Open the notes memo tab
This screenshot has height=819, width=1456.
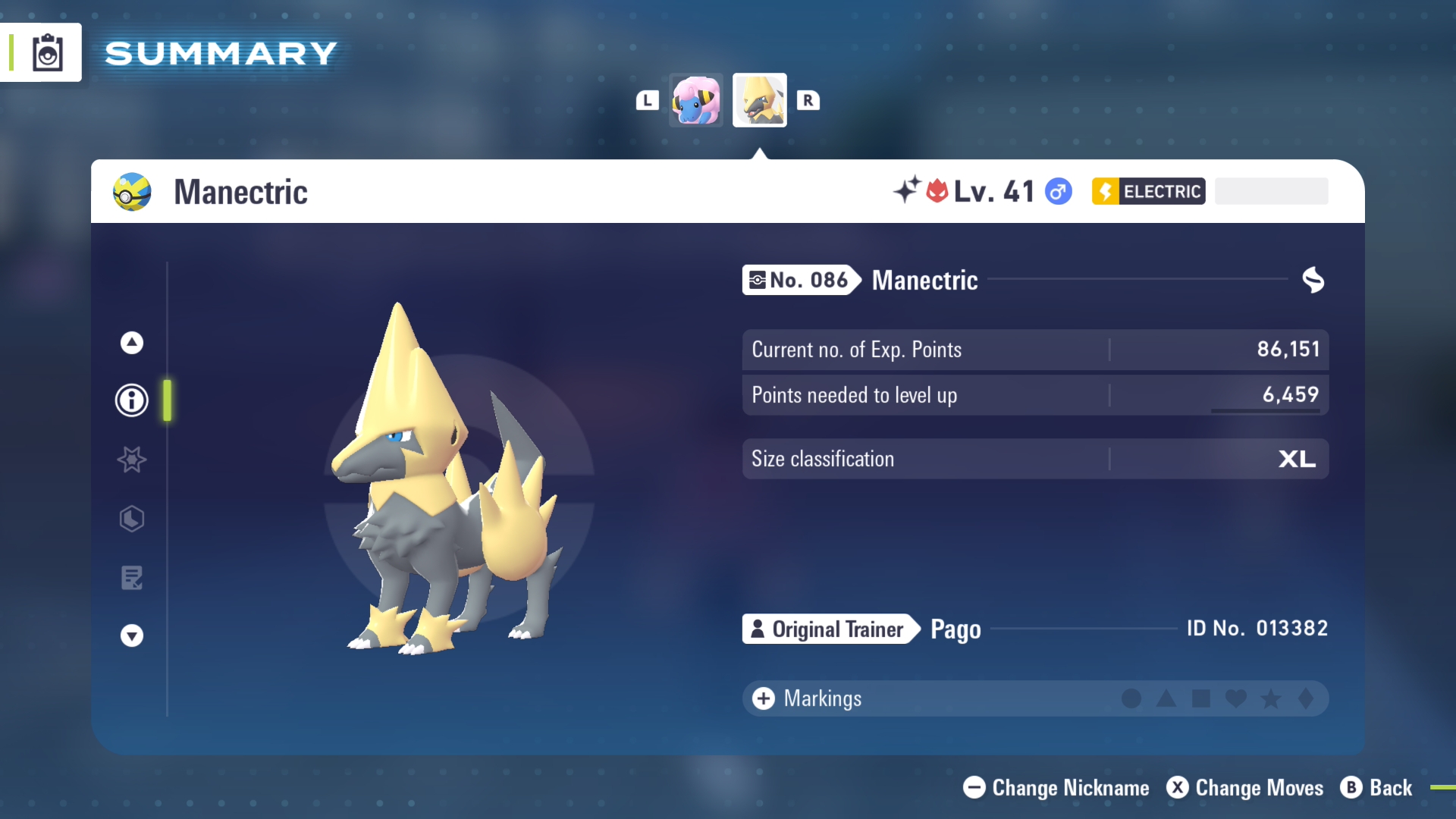click(132, 578)
